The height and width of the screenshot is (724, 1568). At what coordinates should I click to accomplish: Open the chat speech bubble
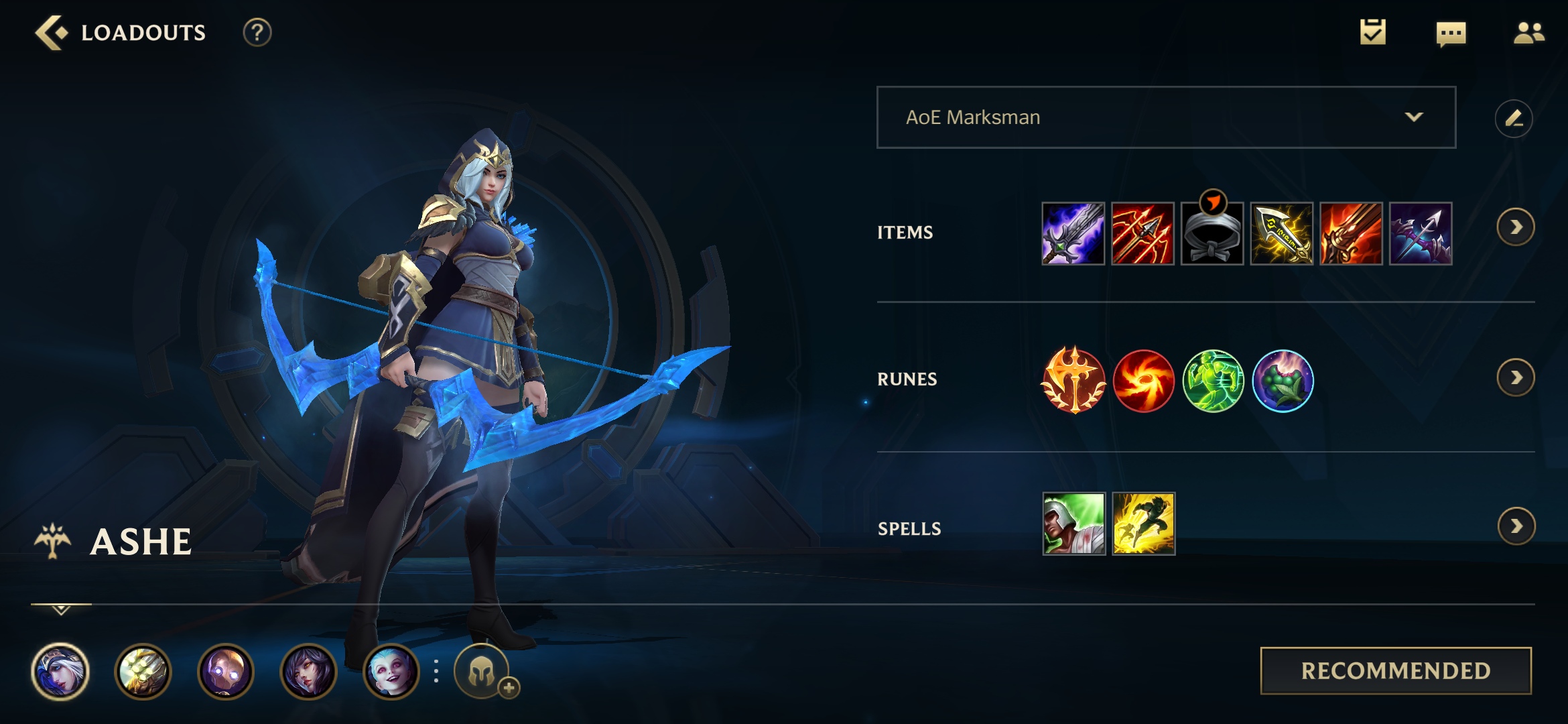(1451, 33)
